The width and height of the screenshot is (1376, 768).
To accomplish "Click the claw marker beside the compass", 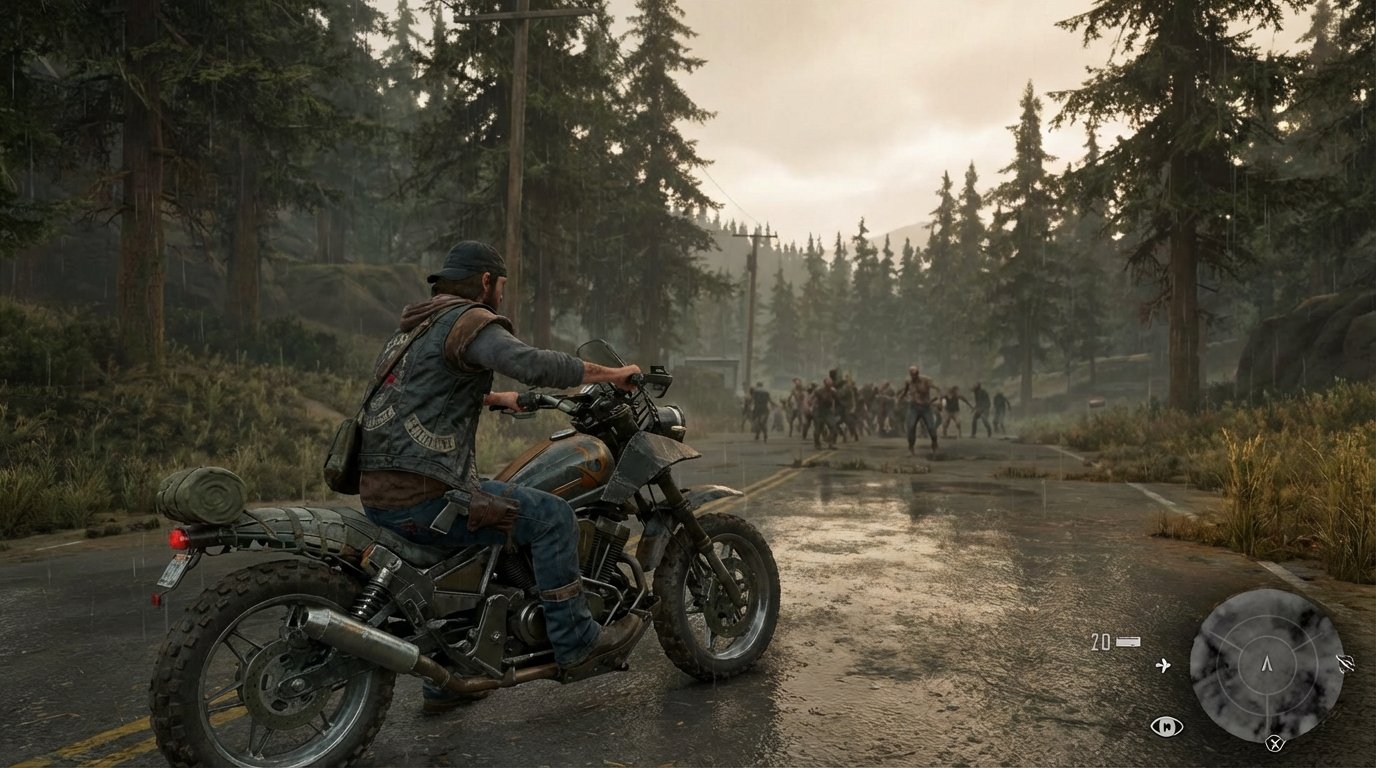I will point(1344,663).
